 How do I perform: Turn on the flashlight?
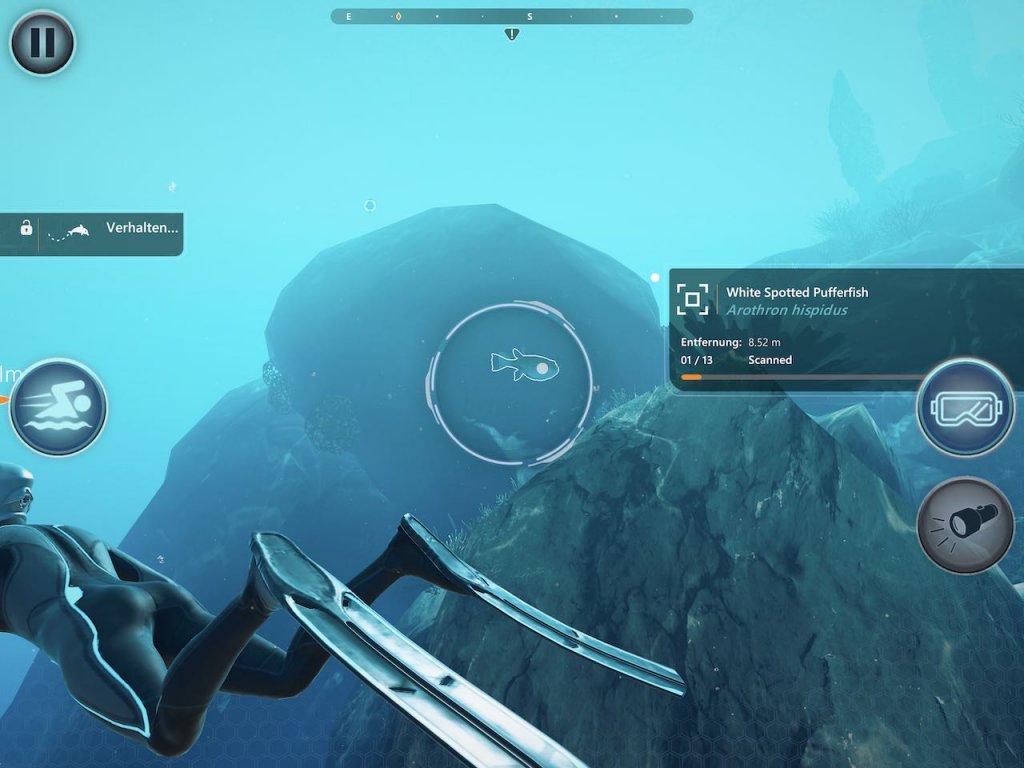pos(965,525)
